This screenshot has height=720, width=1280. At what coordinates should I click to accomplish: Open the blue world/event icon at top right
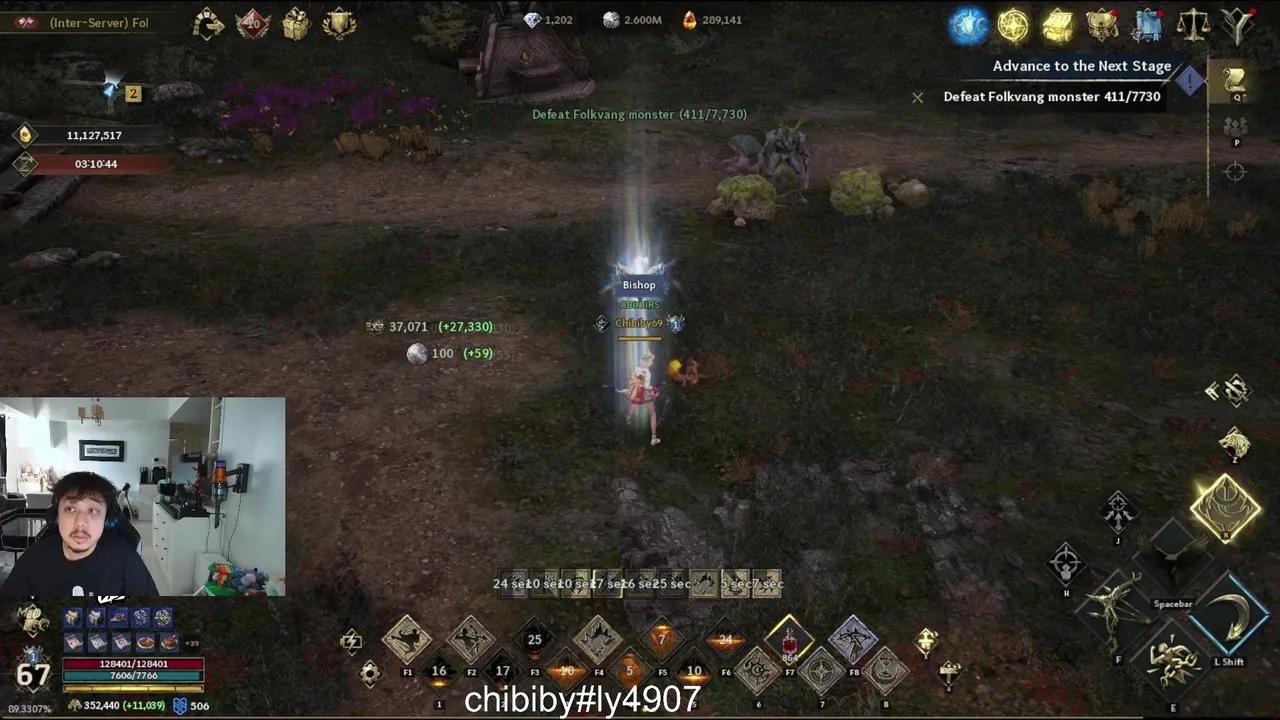[968, 25]
